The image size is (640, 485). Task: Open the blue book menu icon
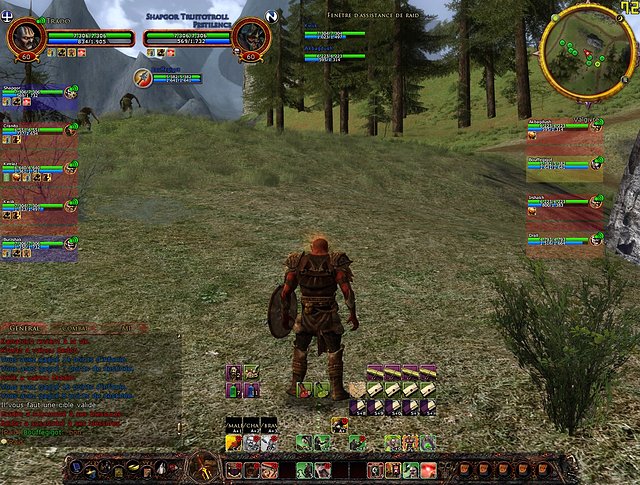(x=75, y=467)
